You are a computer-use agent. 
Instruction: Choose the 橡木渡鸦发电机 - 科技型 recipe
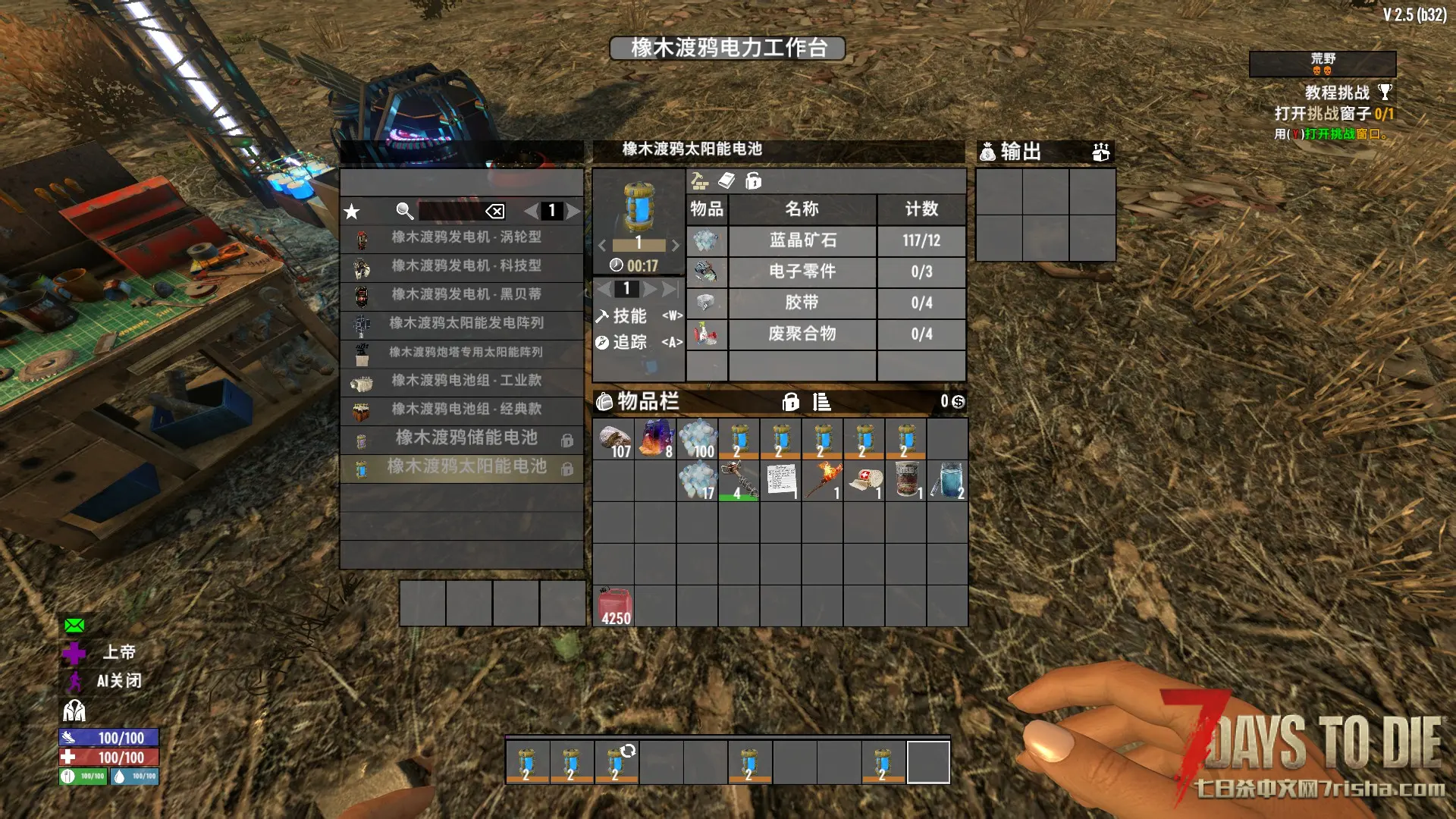pos(466,266)
